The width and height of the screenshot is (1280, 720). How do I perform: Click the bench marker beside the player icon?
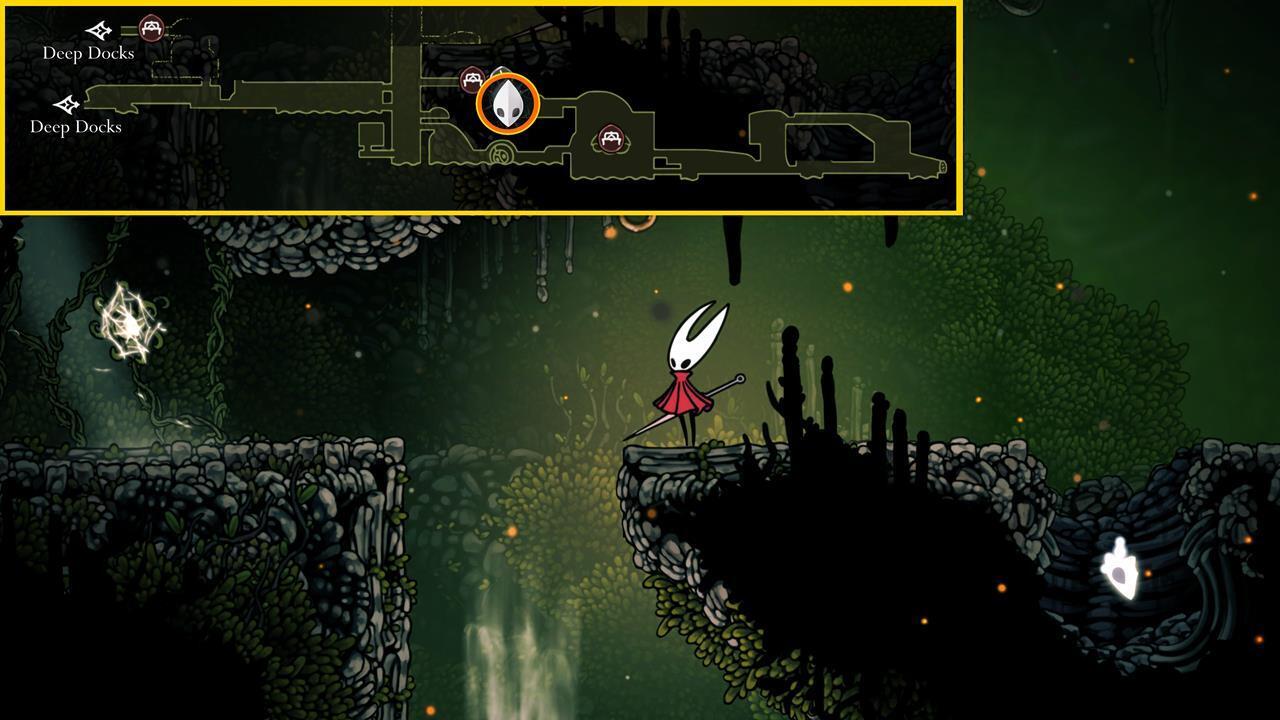(x=473, y=77)
